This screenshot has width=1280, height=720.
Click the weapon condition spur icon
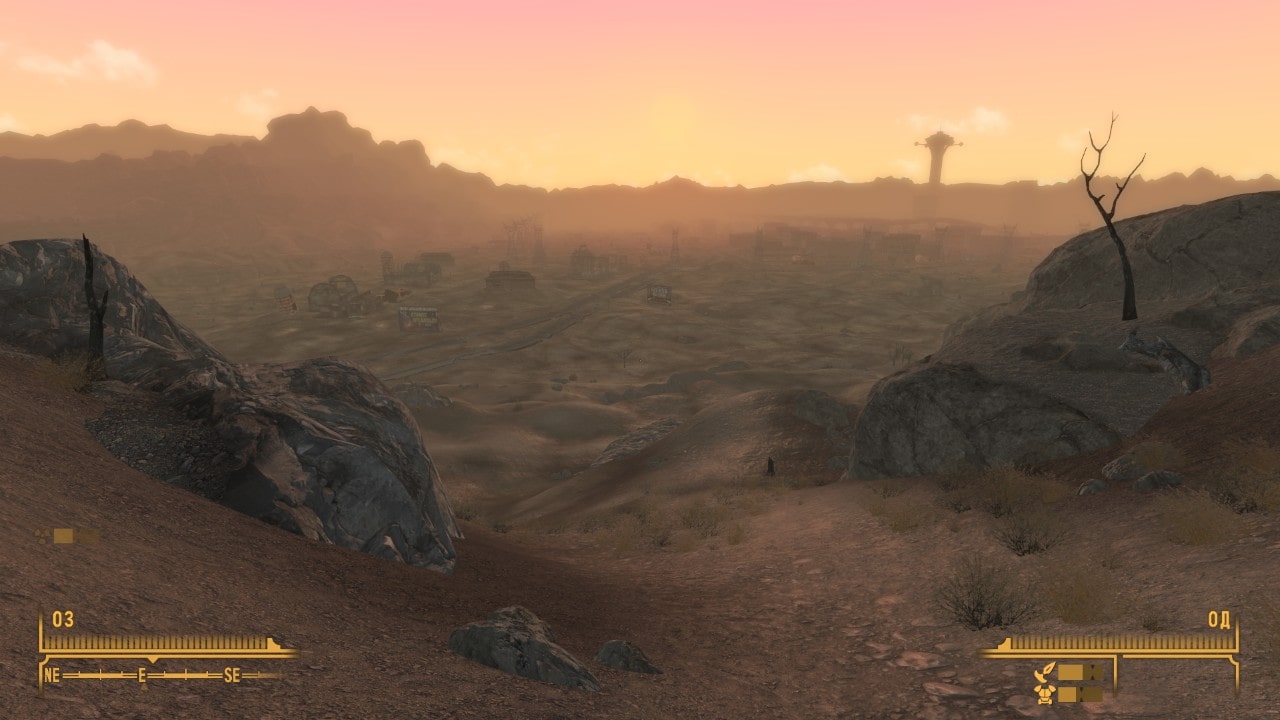click(1045, 672)
